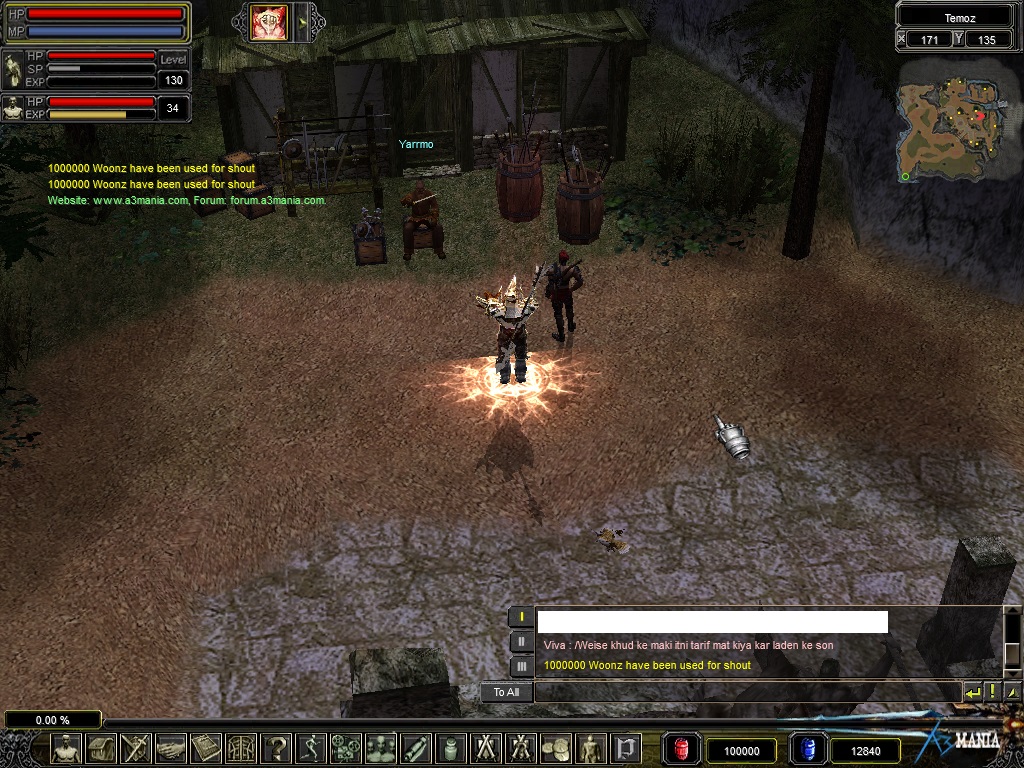Switch to chat tab III
Image resolution: width=1024 pixels, height=768 pixels.
[x=522, y=665]
